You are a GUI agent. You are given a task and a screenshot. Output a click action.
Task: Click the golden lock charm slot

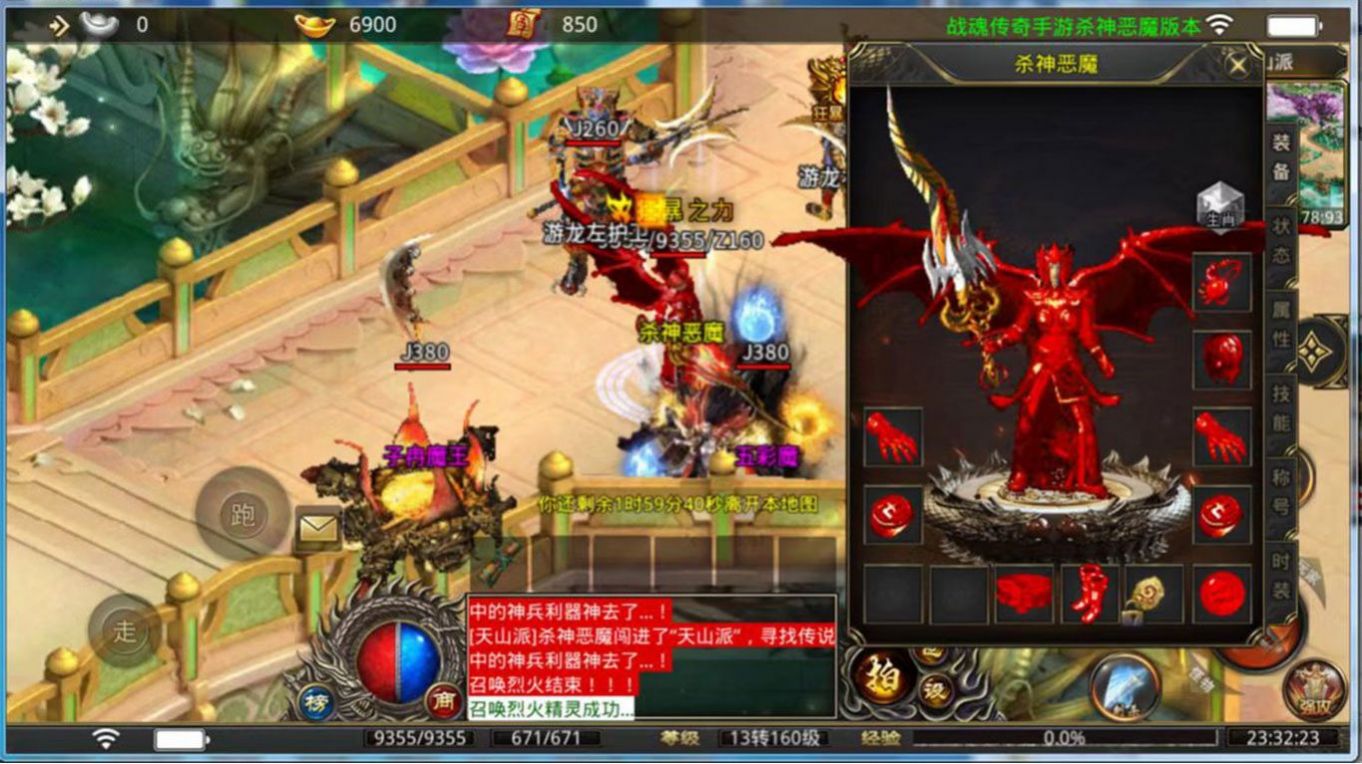[x=1154, y=594]
